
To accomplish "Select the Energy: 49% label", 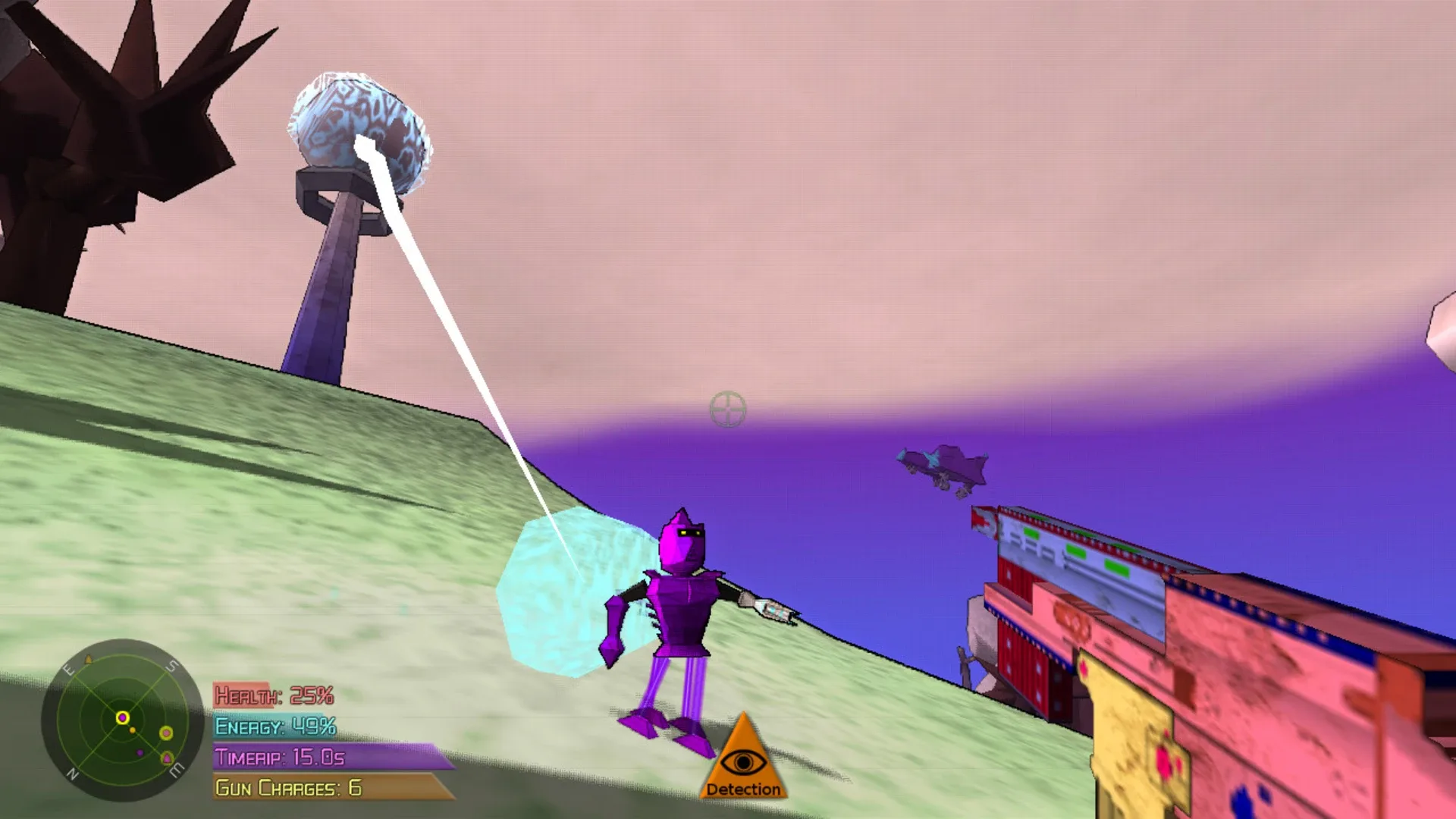I will (275, 724).
